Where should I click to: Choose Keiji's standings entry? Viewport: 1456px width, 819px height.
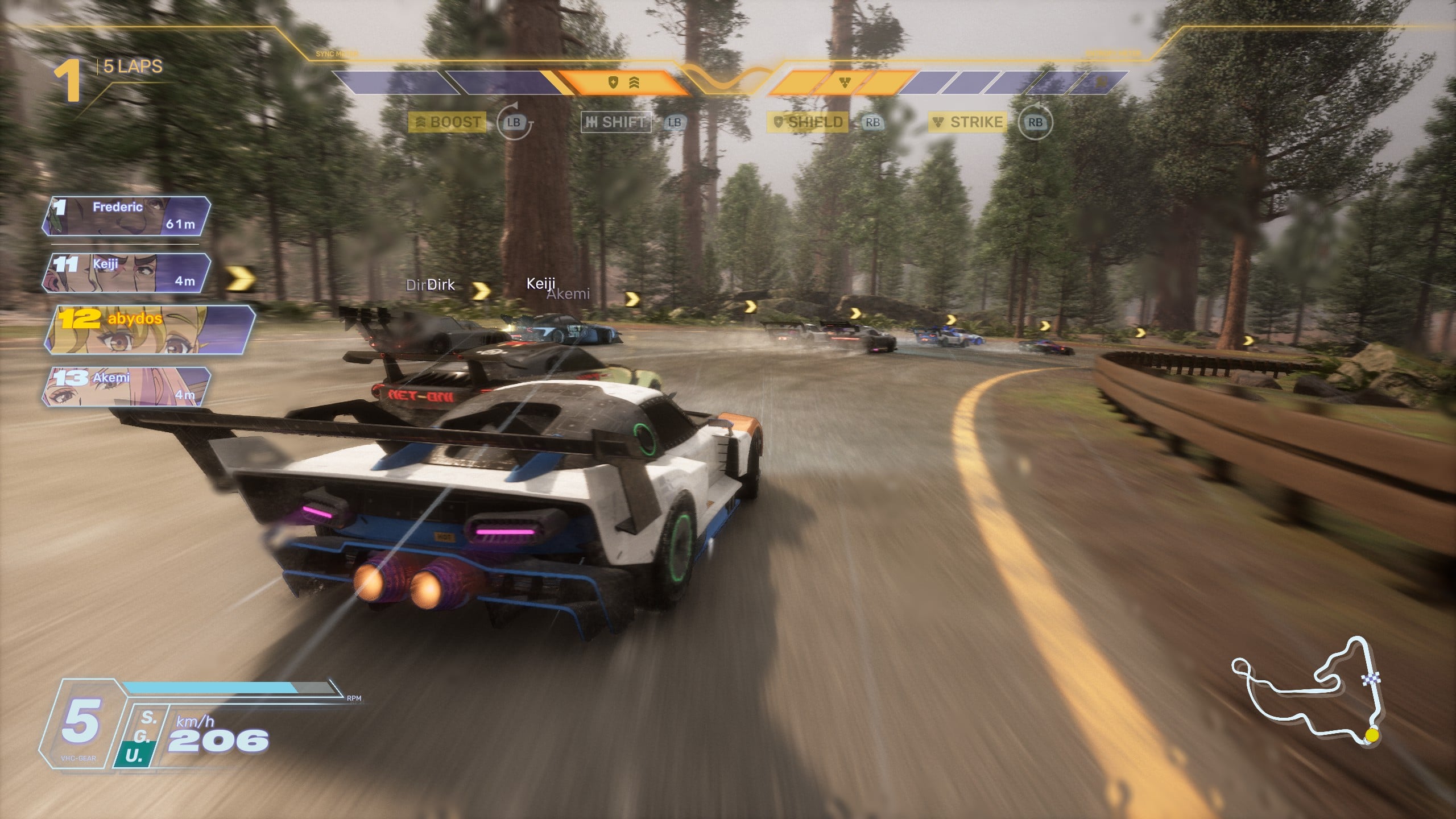point(126,273)
